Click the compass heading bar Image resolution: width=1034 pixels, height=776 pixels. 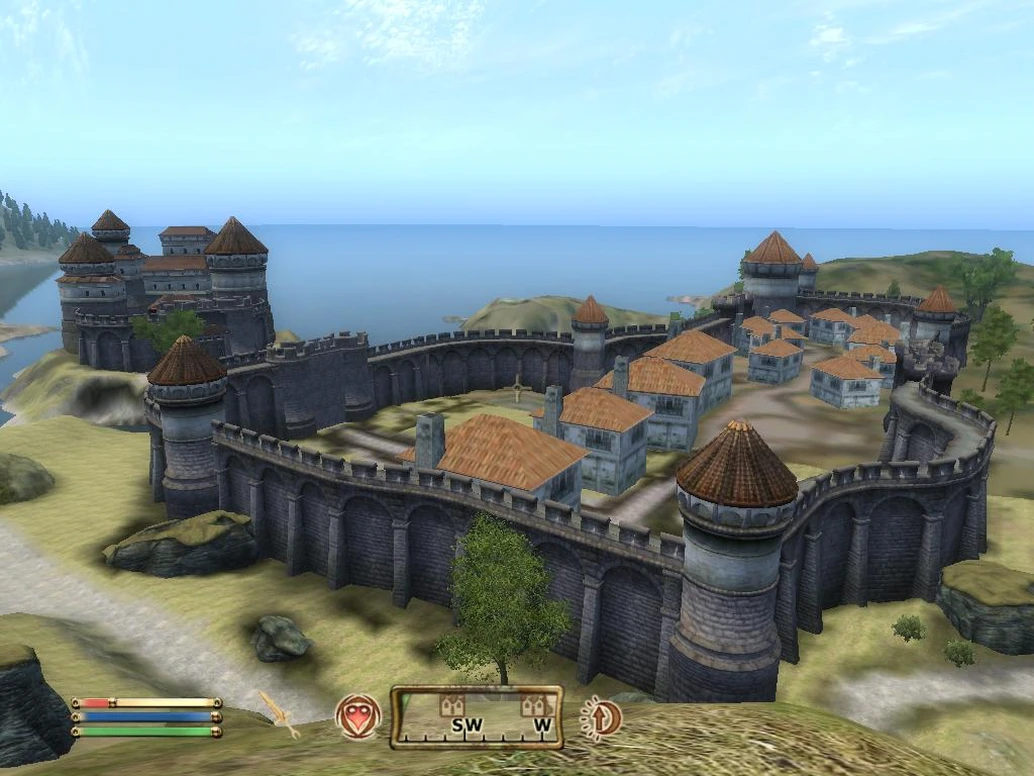point(476,718)
